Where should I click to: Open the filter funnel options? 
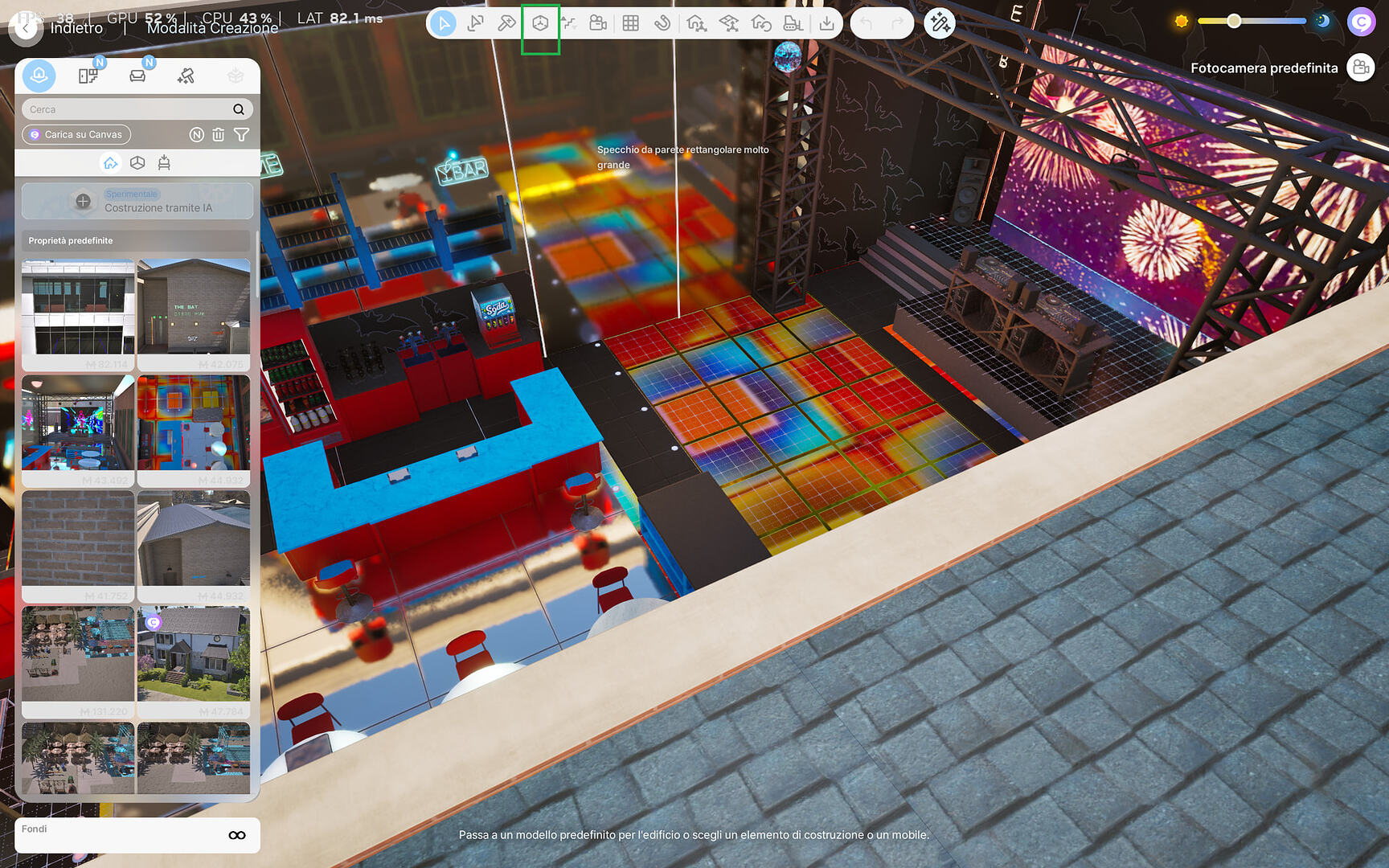tap(242, 134)
